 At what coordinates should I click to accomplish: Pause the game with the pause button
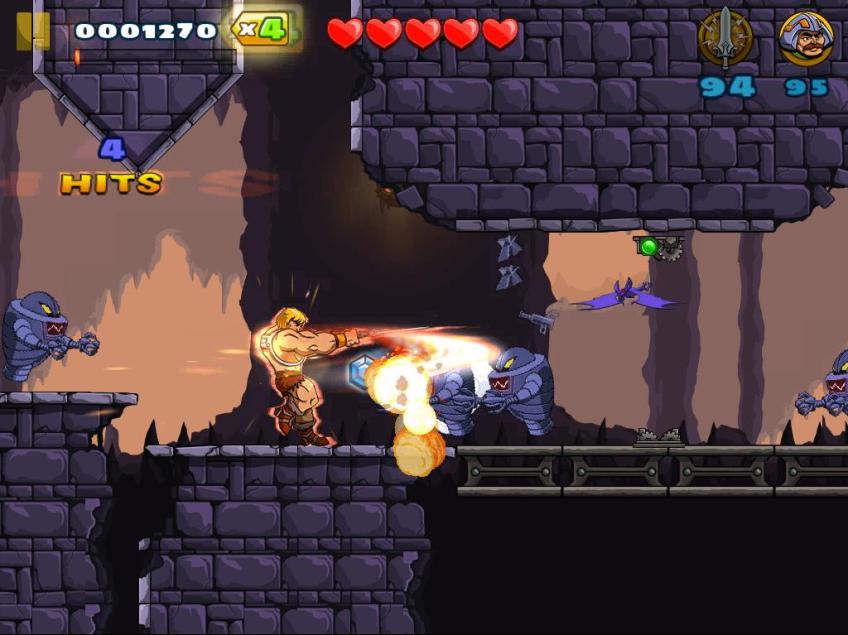pyautogui.click(x=32, y=31)
